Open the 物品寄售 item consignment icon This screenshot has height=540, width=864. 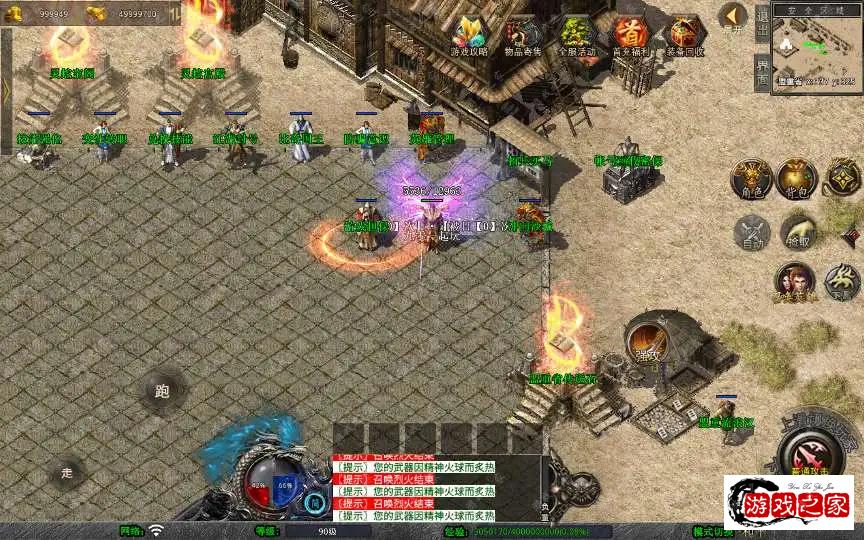(x=523, y=36)
